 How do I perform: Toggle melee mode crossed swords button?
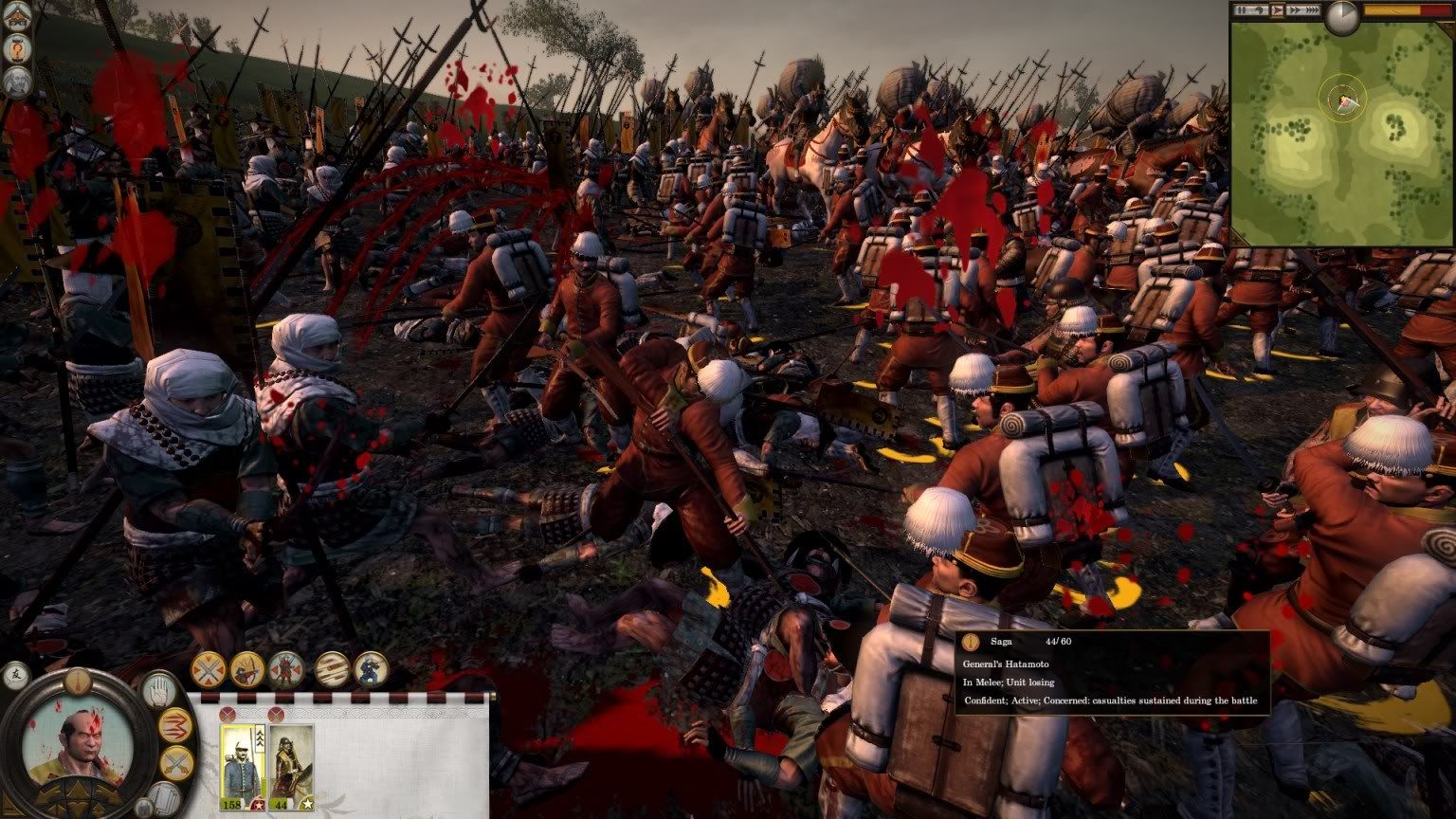tap(175, 763)
